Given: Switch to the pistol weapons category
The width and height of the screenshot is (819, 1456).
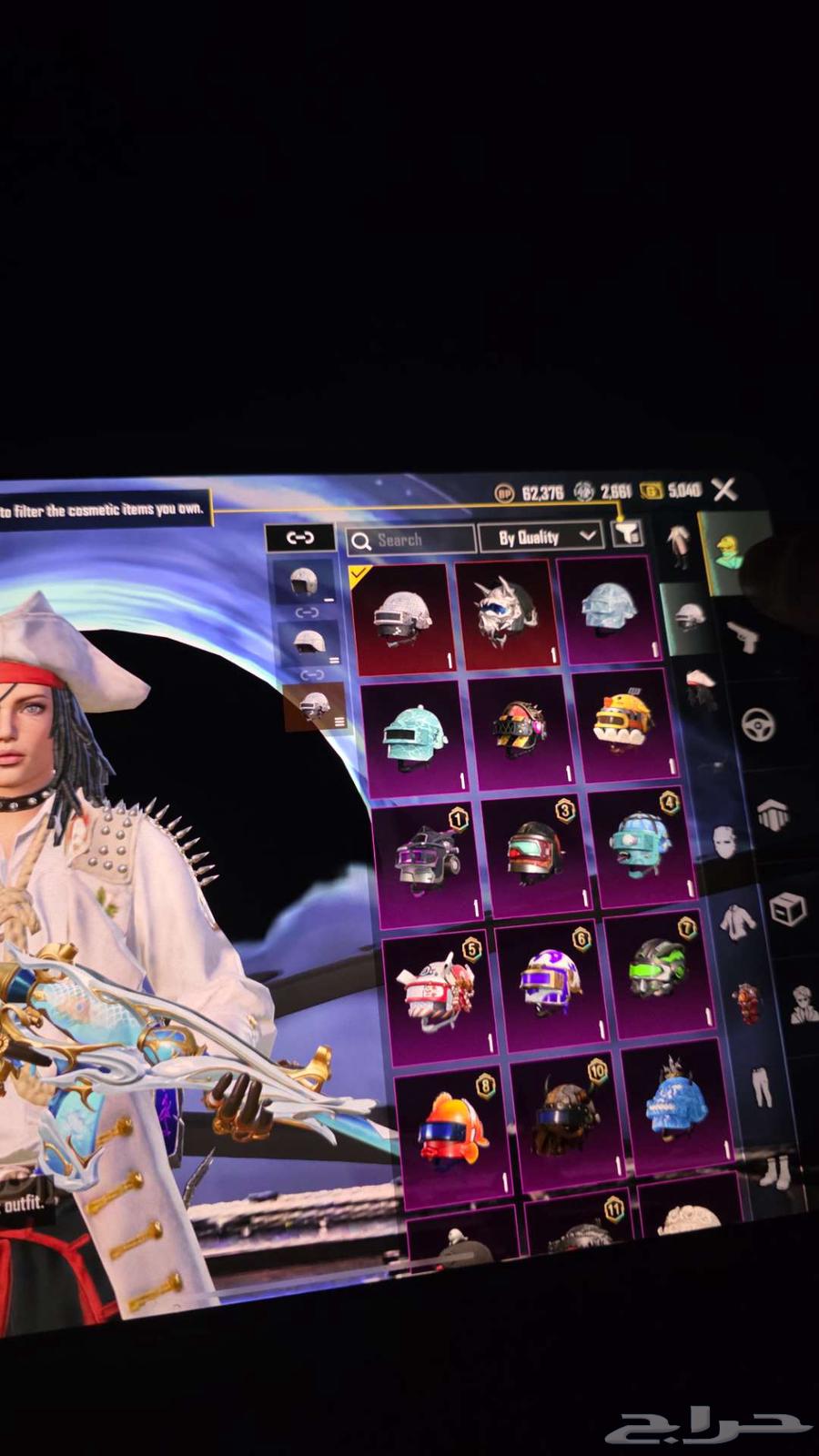Looking at the screenshot, I should 743,636.
